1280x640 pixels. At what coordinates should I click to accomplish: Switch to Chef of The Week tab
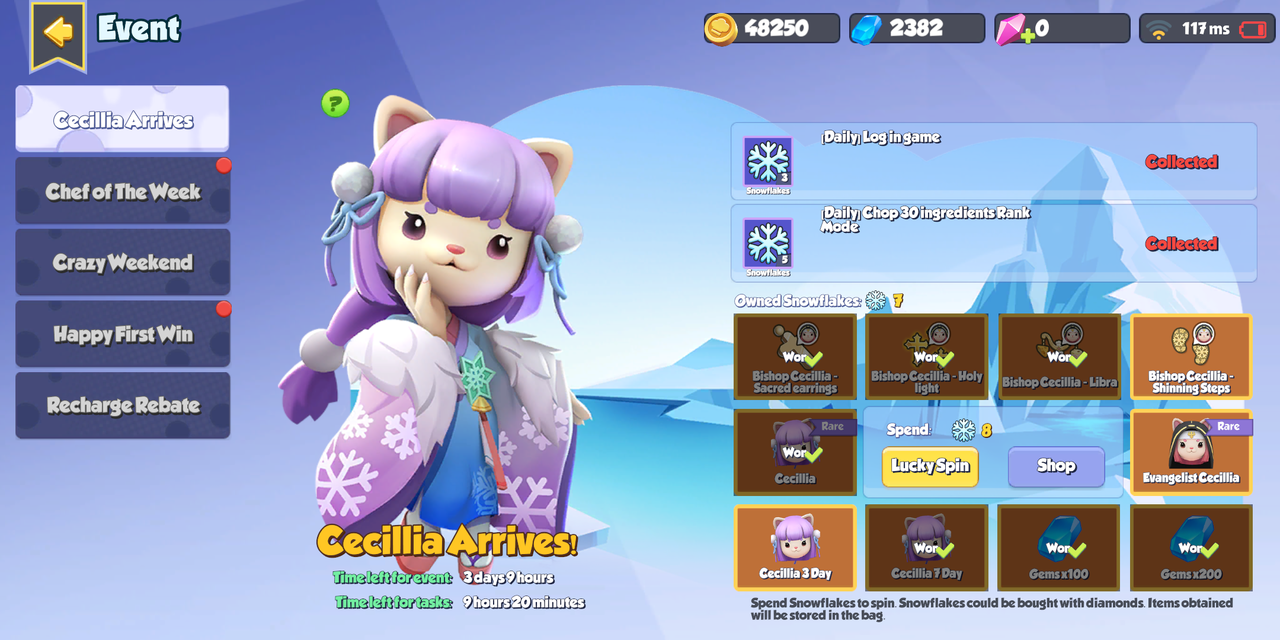click(x=122, y=191)
